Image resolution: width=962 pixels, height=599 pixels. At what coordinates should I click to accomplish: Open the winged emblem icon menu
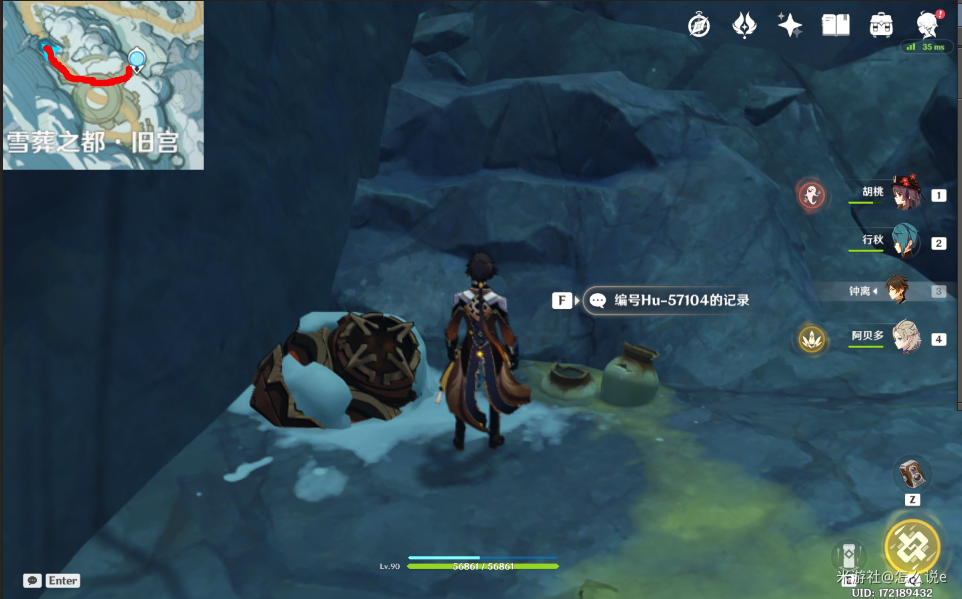click(744, 26)
